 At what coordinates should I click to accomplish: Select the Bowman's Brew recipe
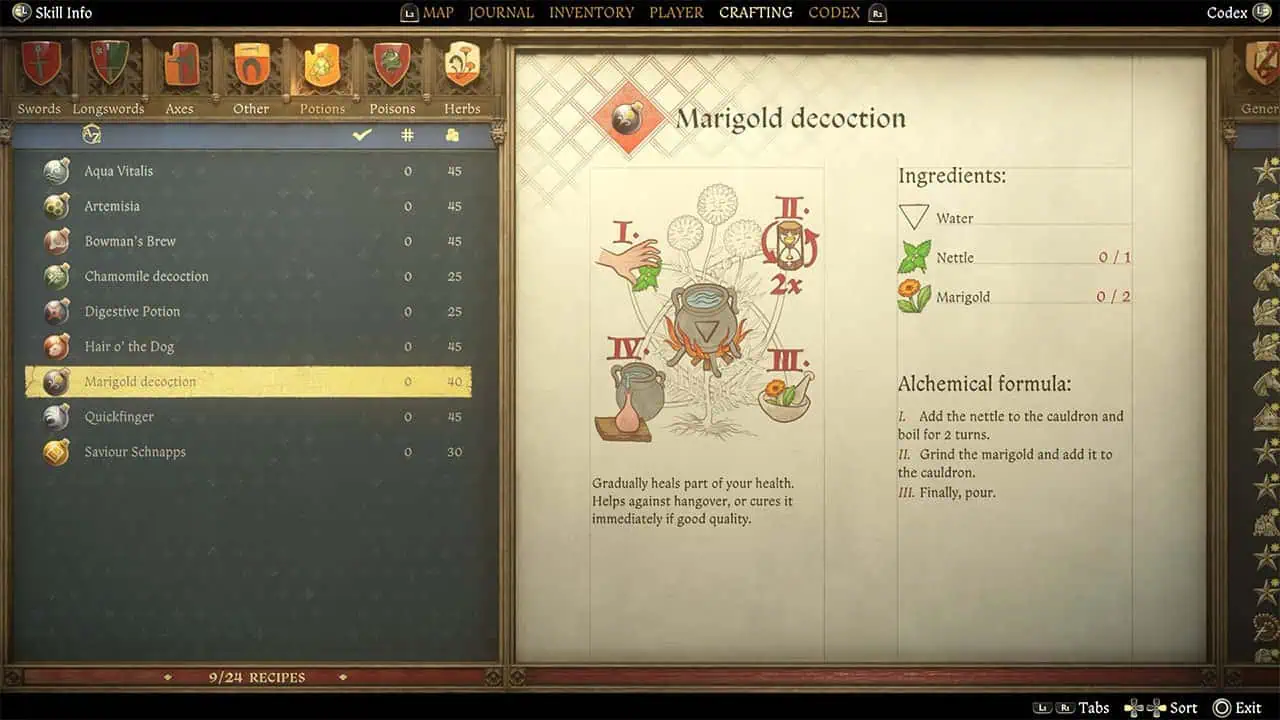click(x=130, y=241)
